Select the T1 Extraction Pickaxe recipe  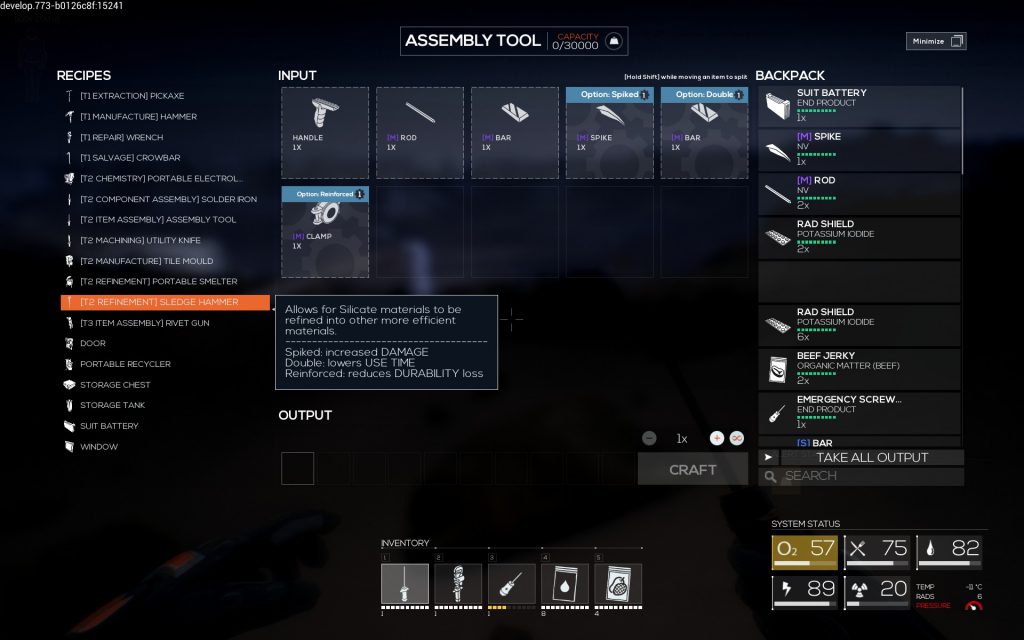(132, 96)
